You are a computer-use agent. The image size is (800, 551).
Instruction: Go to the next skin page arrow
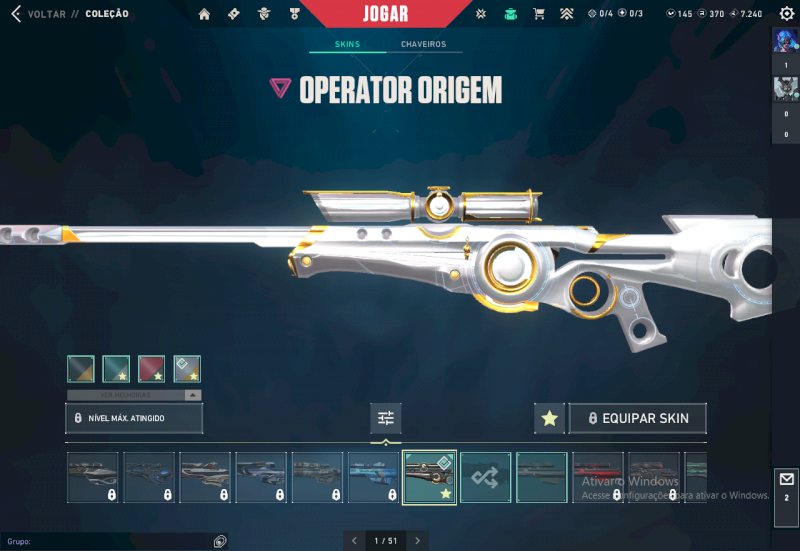pyautogui.click(x=418, y=541)
